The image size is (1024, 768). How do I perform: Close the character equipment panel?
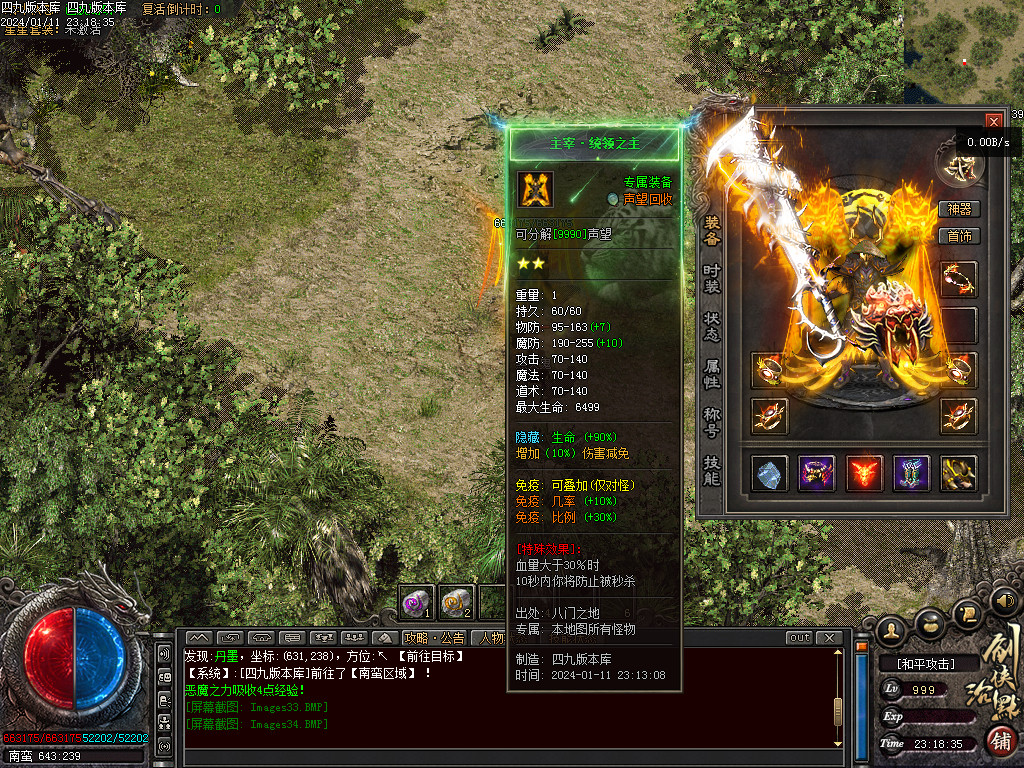pos(993,120)
